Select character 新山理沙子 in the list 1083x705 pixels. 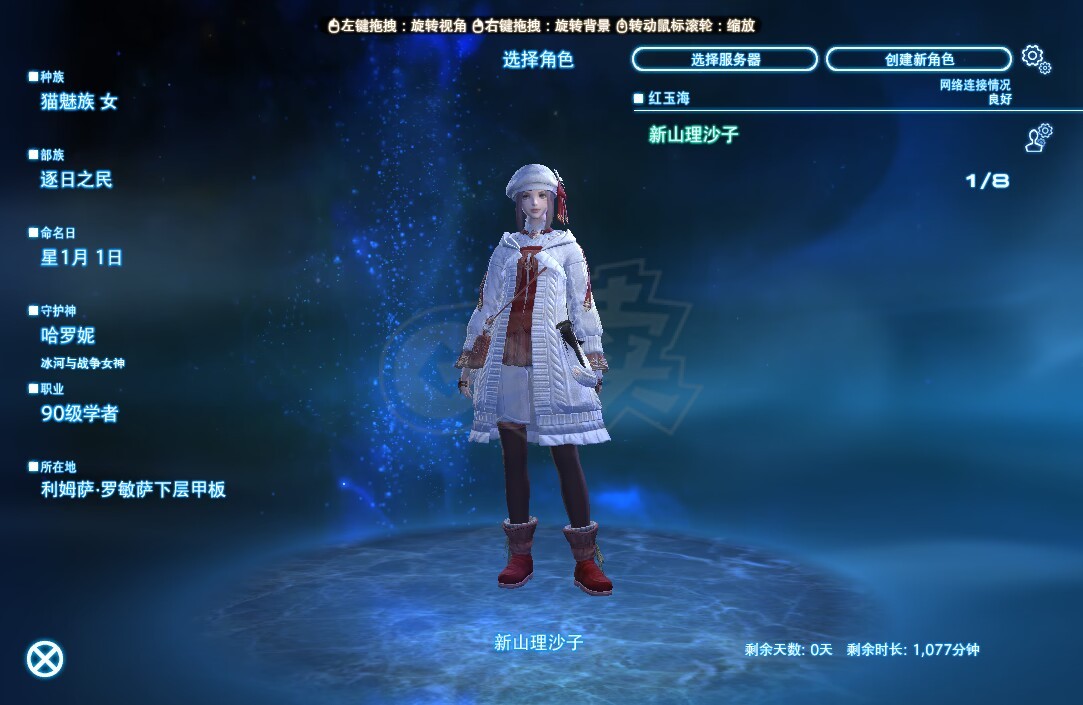pos(694,135)
